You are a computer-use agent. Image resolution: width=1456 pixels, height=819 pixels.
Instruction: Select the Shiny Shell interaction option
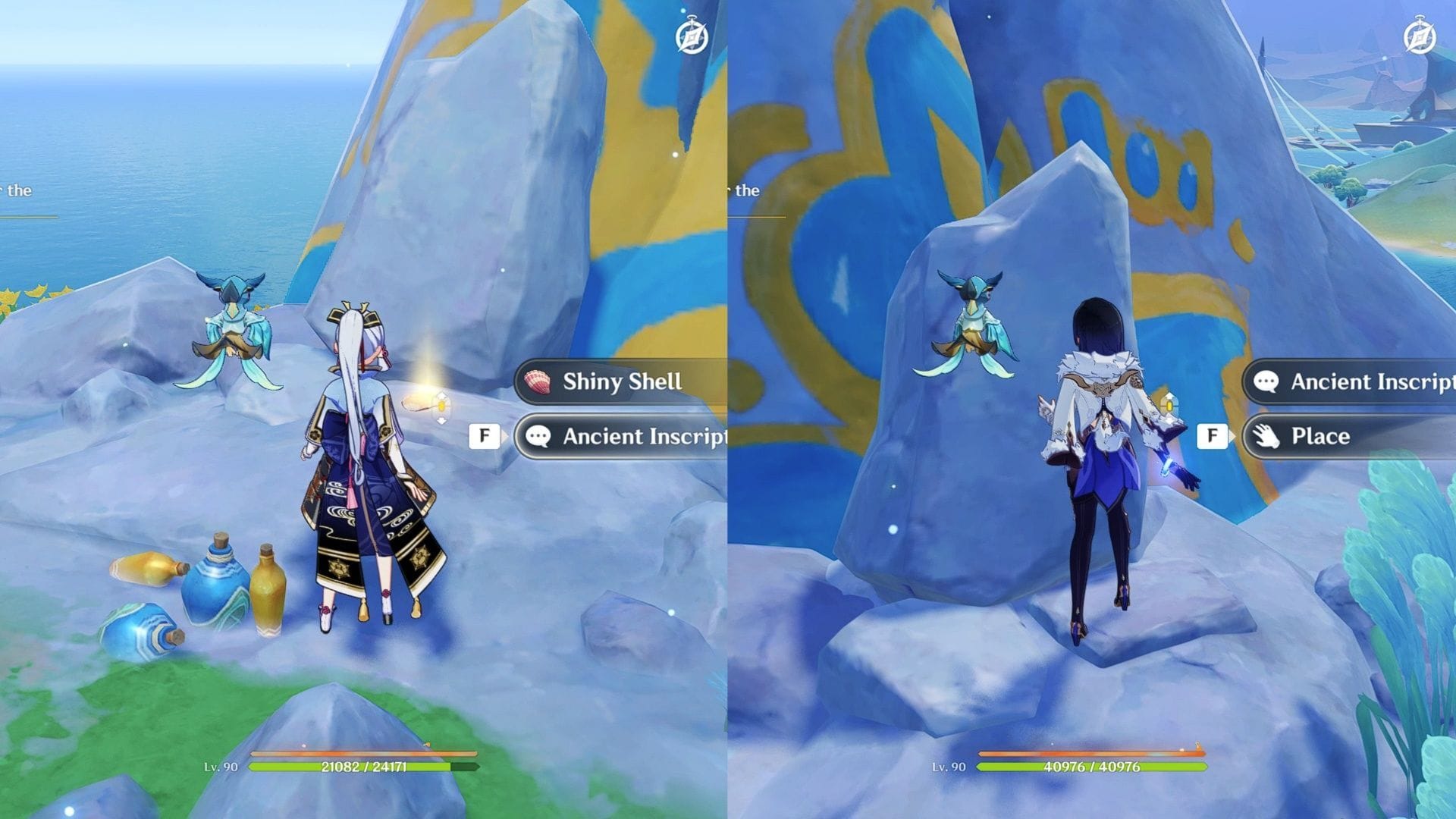[622, 382]
